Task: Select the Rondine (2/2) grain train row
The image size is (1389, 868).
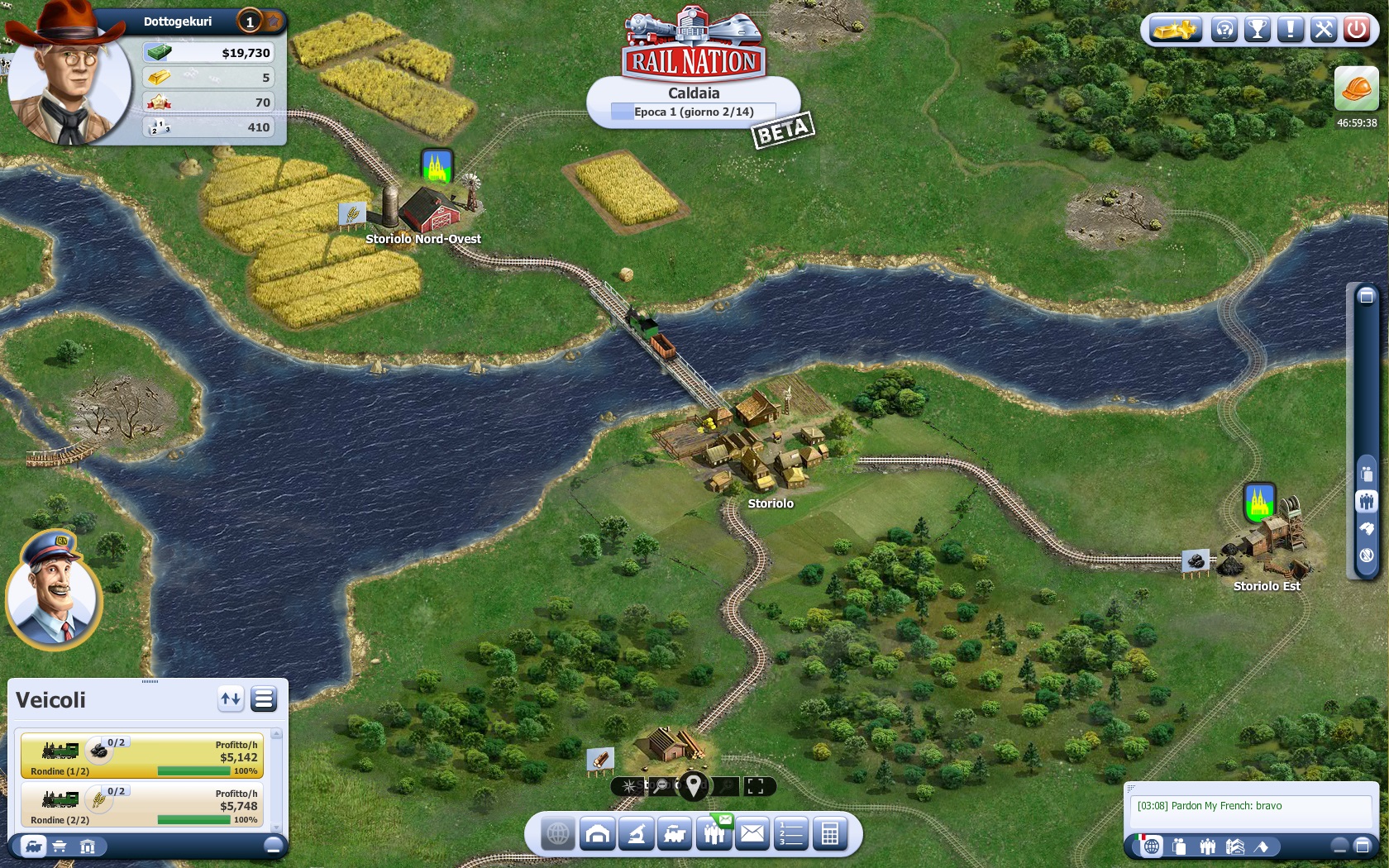Action: [x=142, y=804]
